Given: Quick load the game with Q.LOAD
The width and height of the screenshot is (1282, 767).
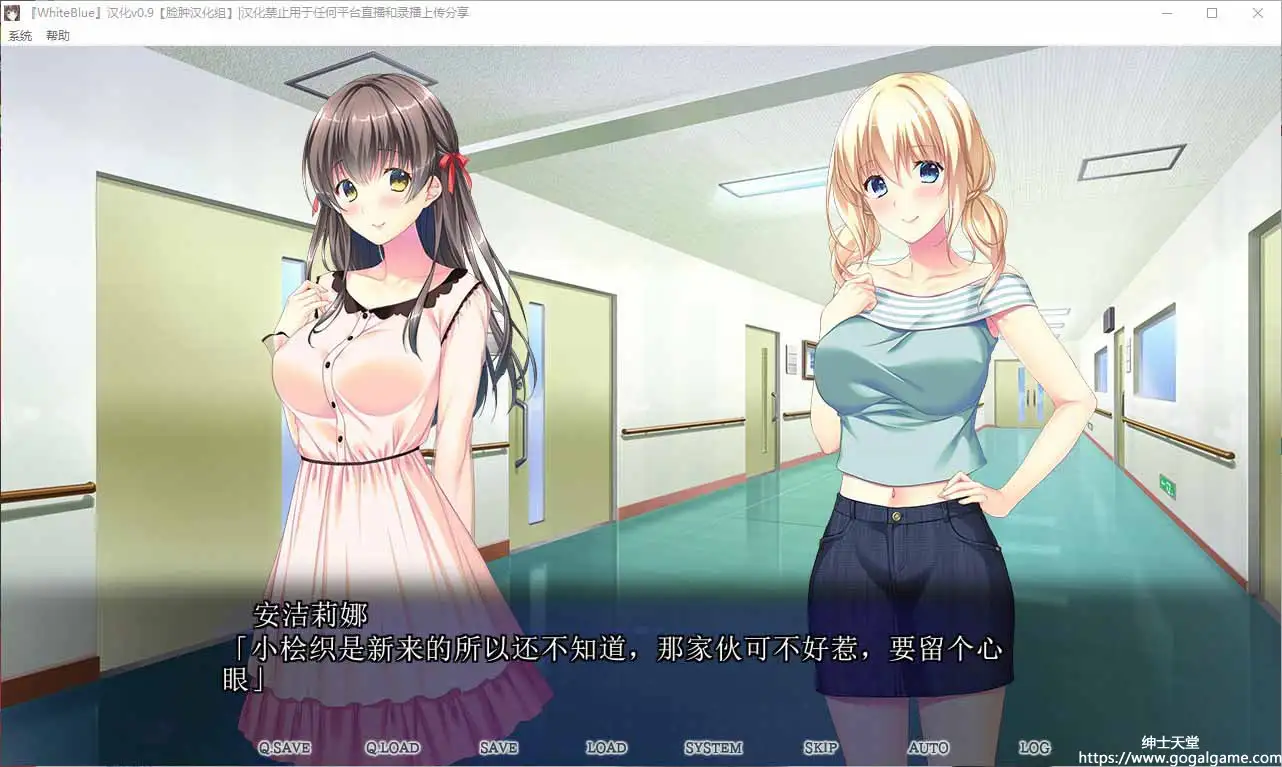Looking at the screenshot, I should coord(391,747).
